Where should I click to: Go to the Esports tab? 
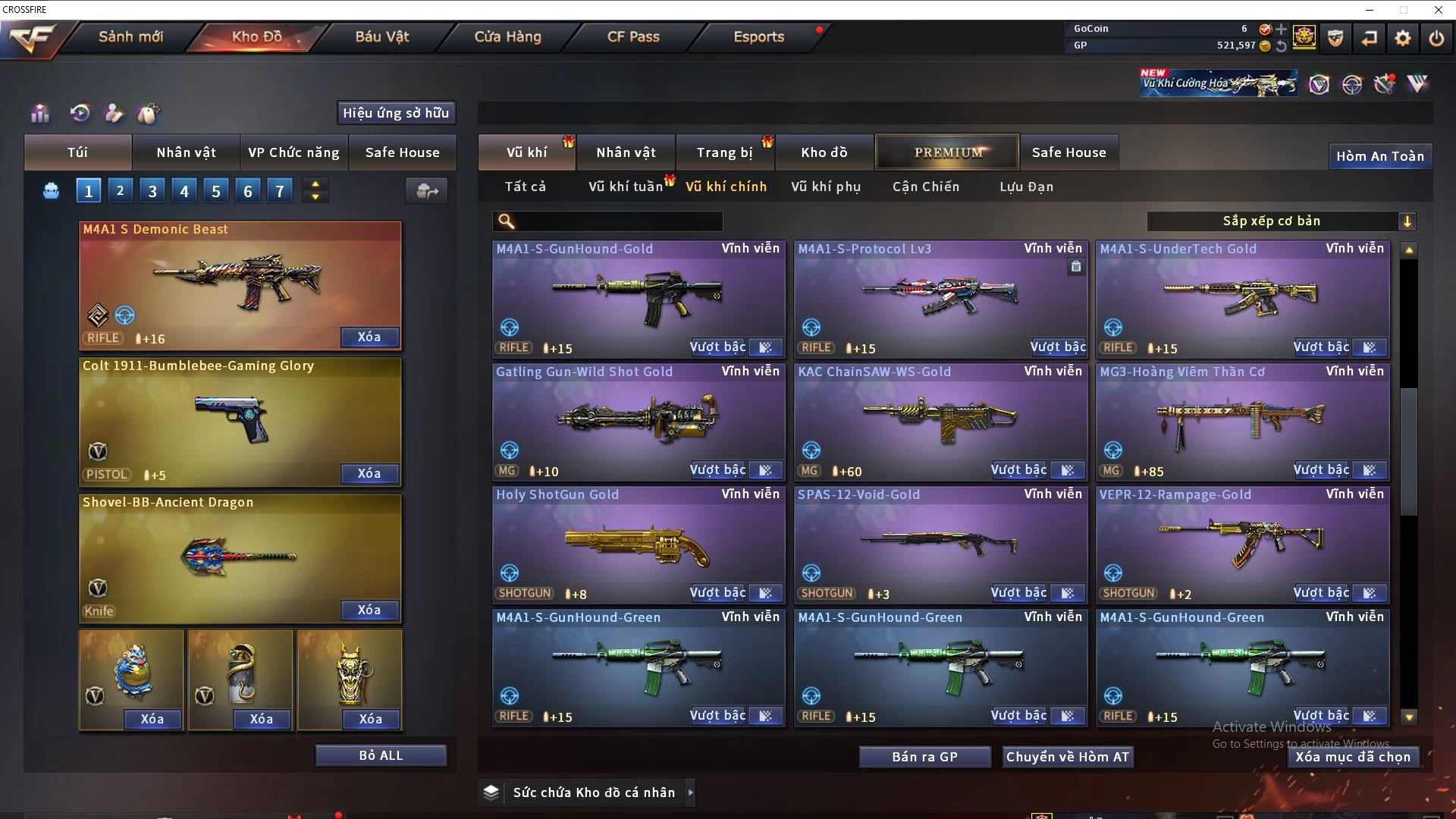click(758, 36)
